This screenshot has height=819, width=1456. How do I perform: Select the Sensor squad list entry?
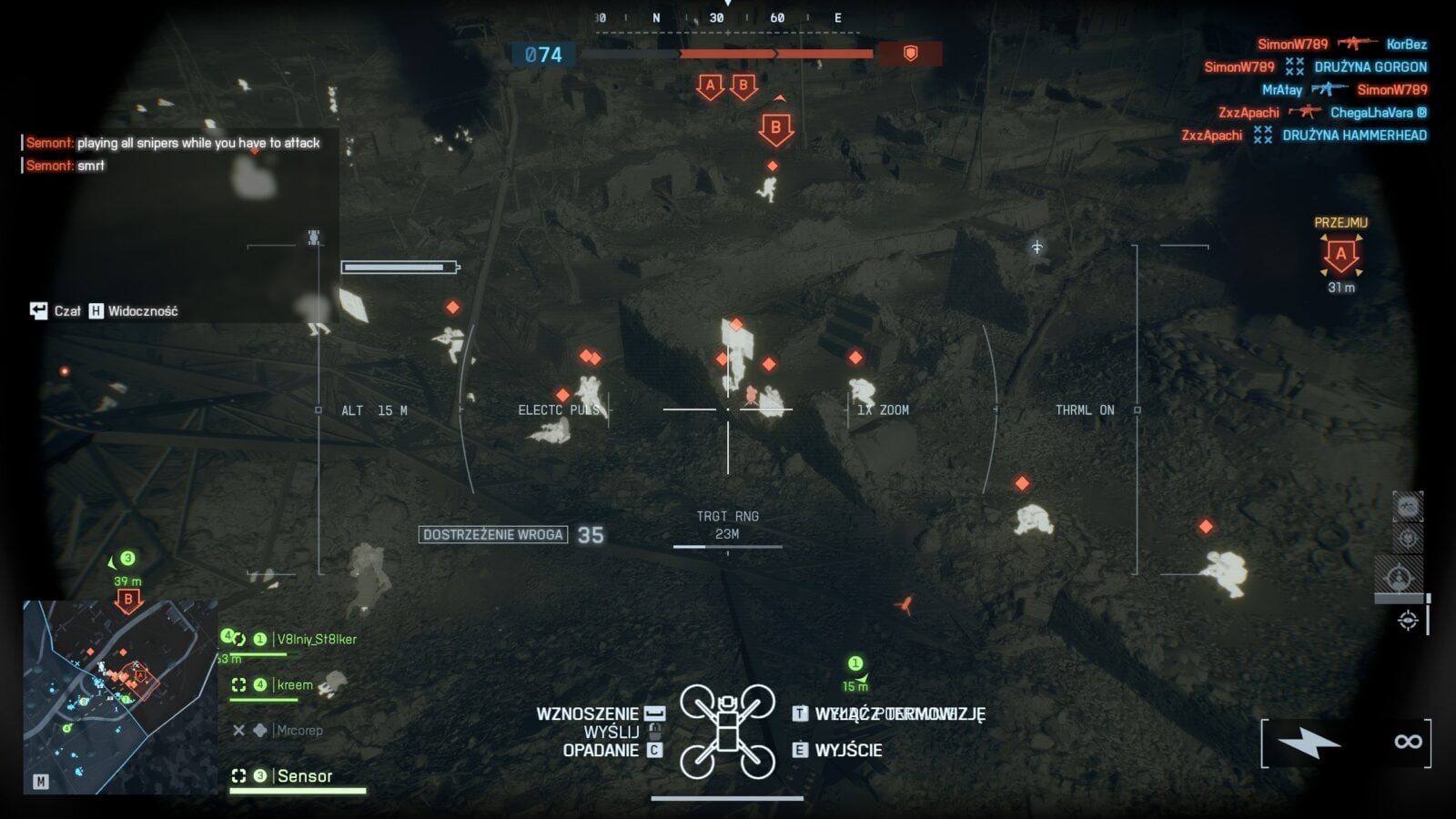click(x=304, y=776)
